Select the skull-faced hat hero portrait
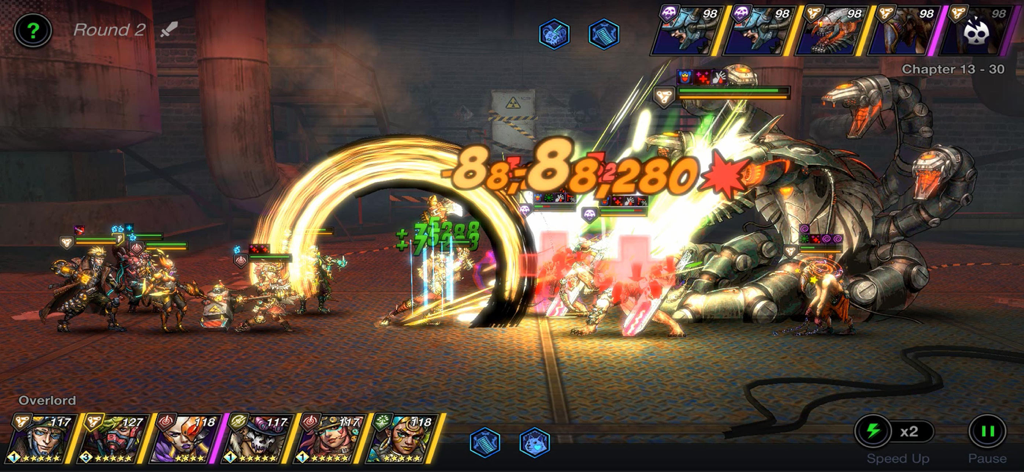1024x472 pixels. [x=255, y=438]
